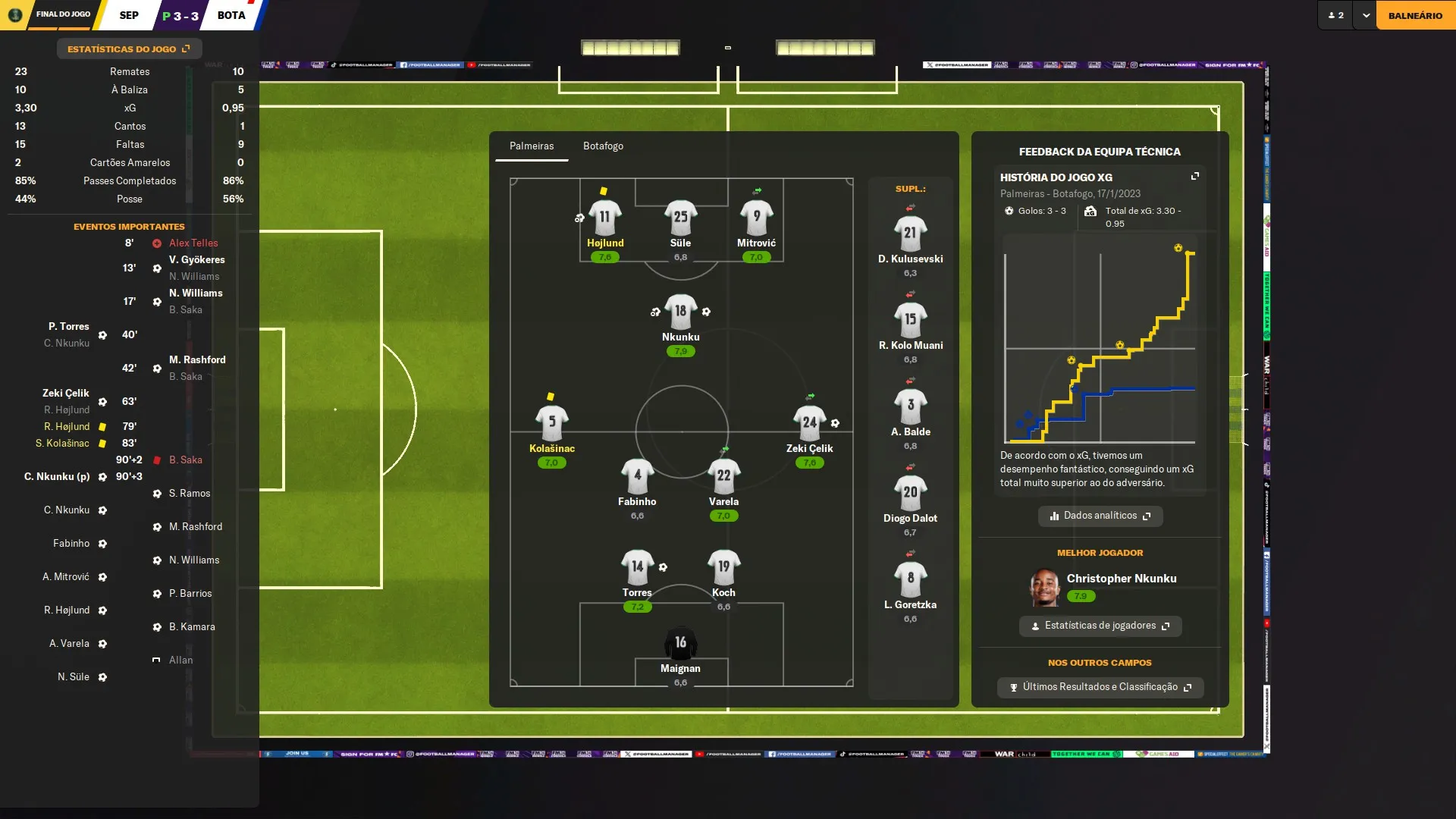Select the Palmeiras lineup tab
1456x819 pixels.
[x=532, y=146]
